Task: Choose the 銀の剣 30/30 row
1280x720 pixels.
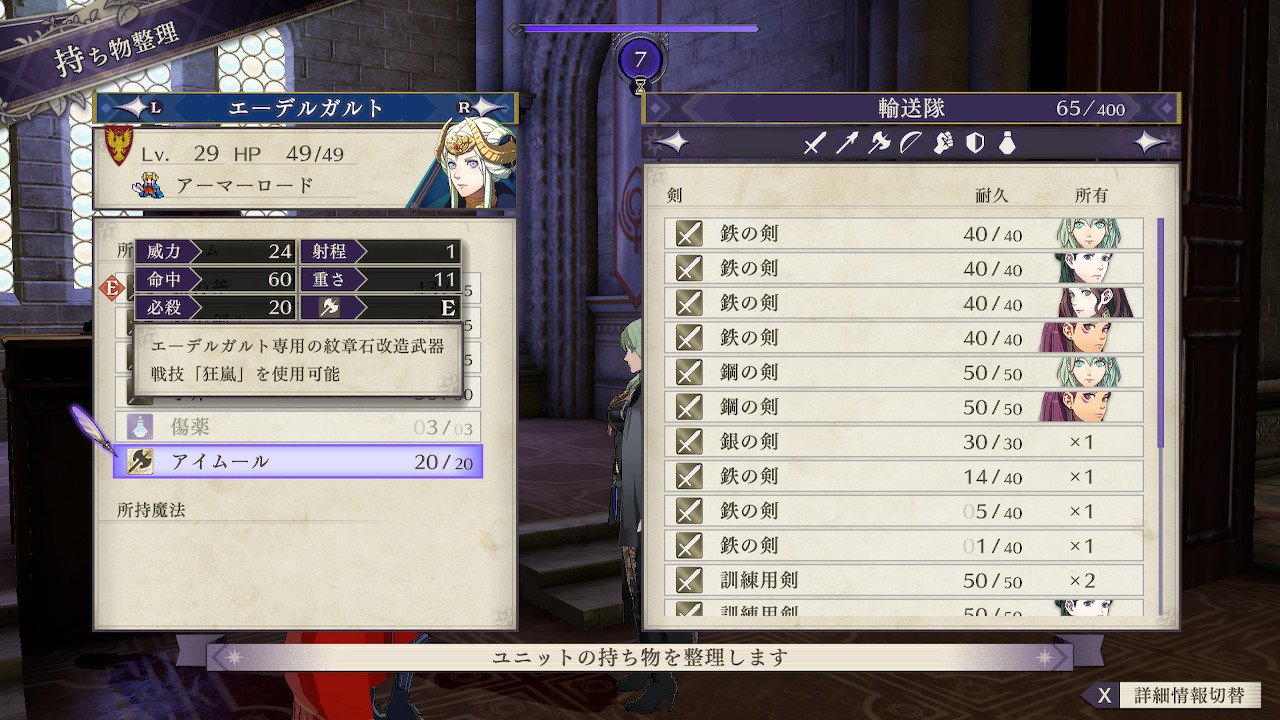Action: coord(903,442)
